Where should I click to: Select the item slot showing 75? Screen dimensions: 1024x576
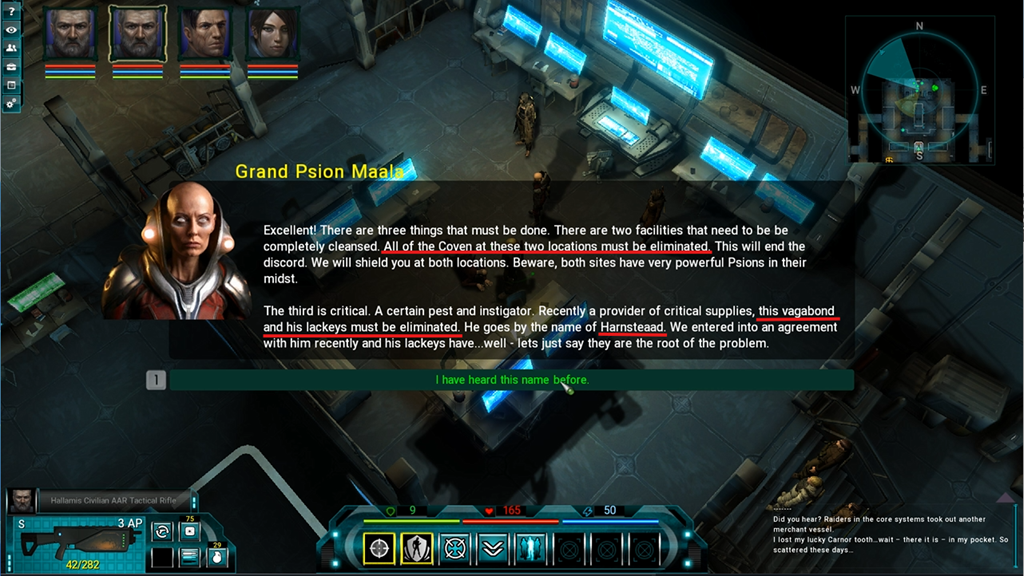coord(189,531)
